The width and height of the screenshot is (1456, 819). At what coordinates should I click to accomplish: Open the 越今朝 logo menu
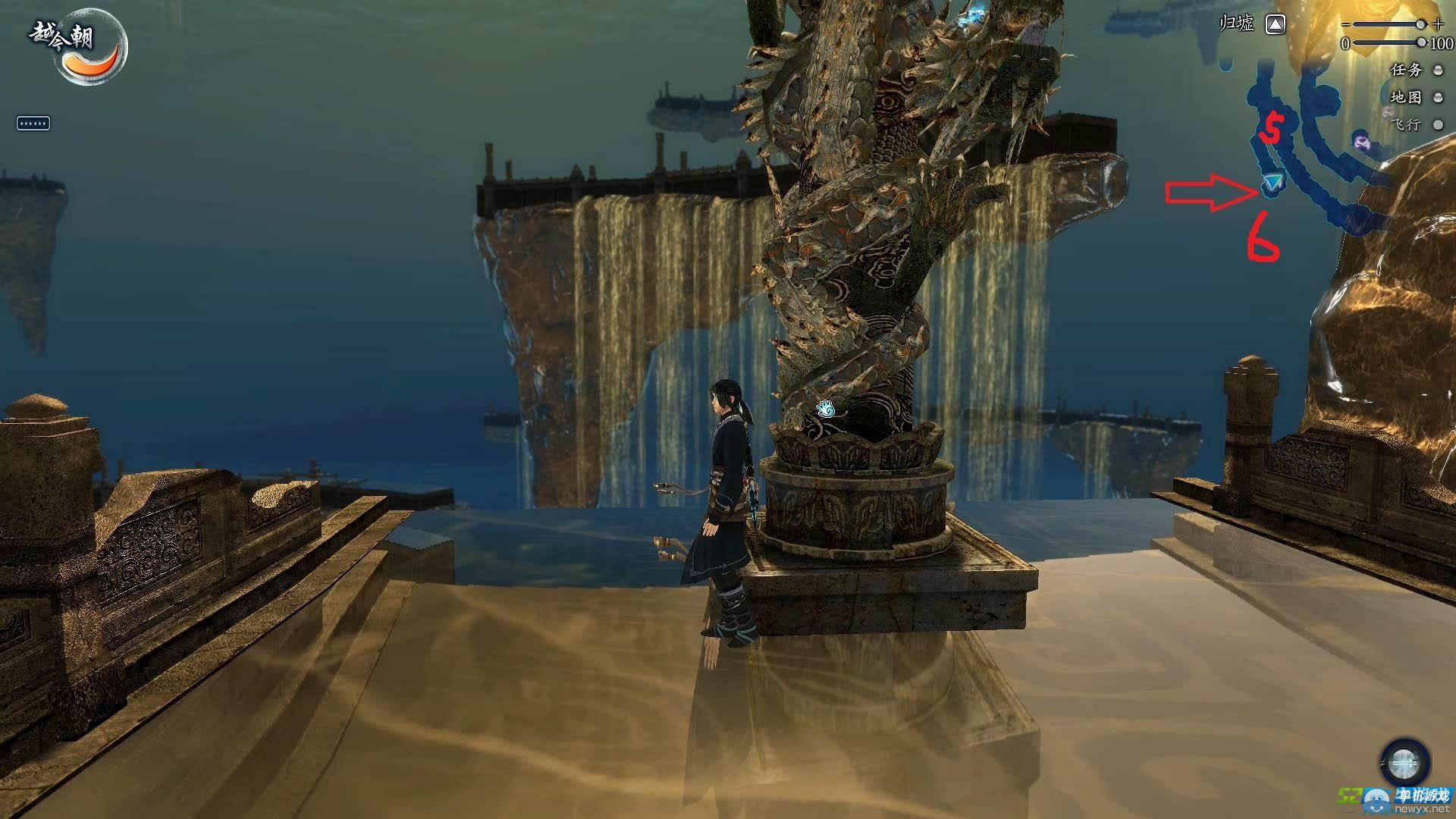(x=77, y=47)
